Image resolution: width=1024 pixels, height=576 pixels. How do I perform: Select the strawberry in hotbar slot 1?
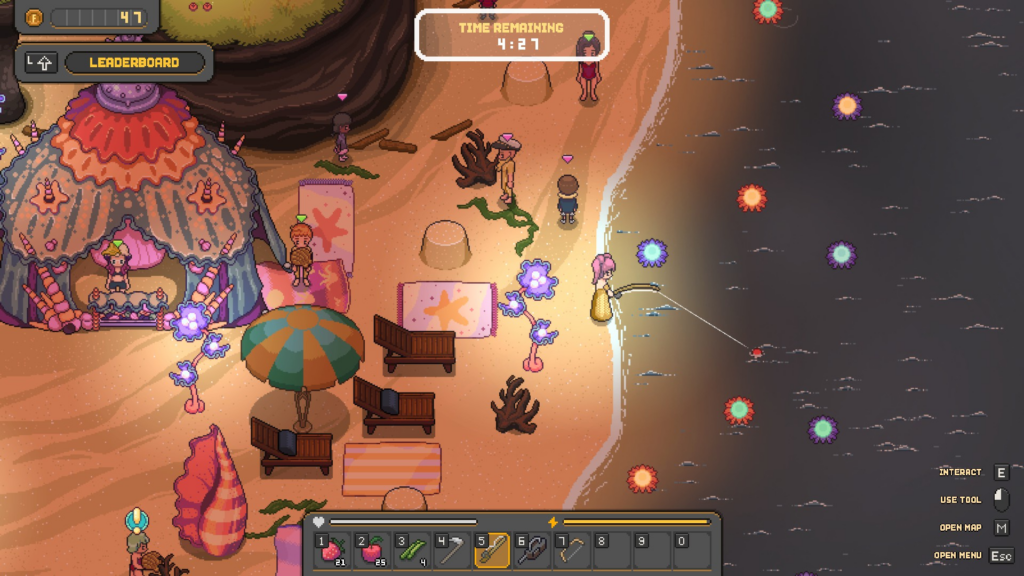(x=332, y=550)
